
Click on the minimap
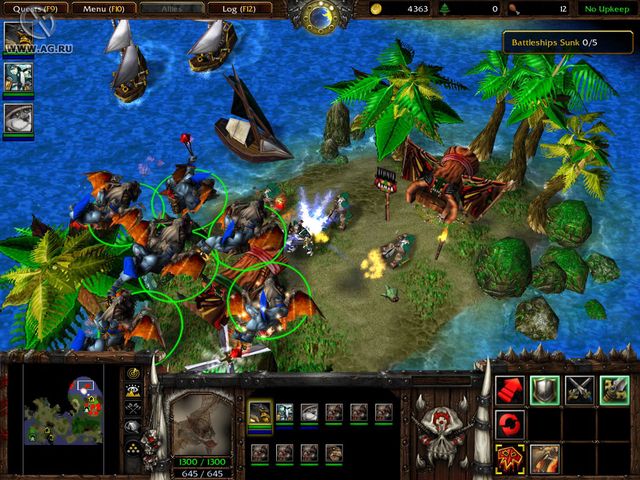65,406
